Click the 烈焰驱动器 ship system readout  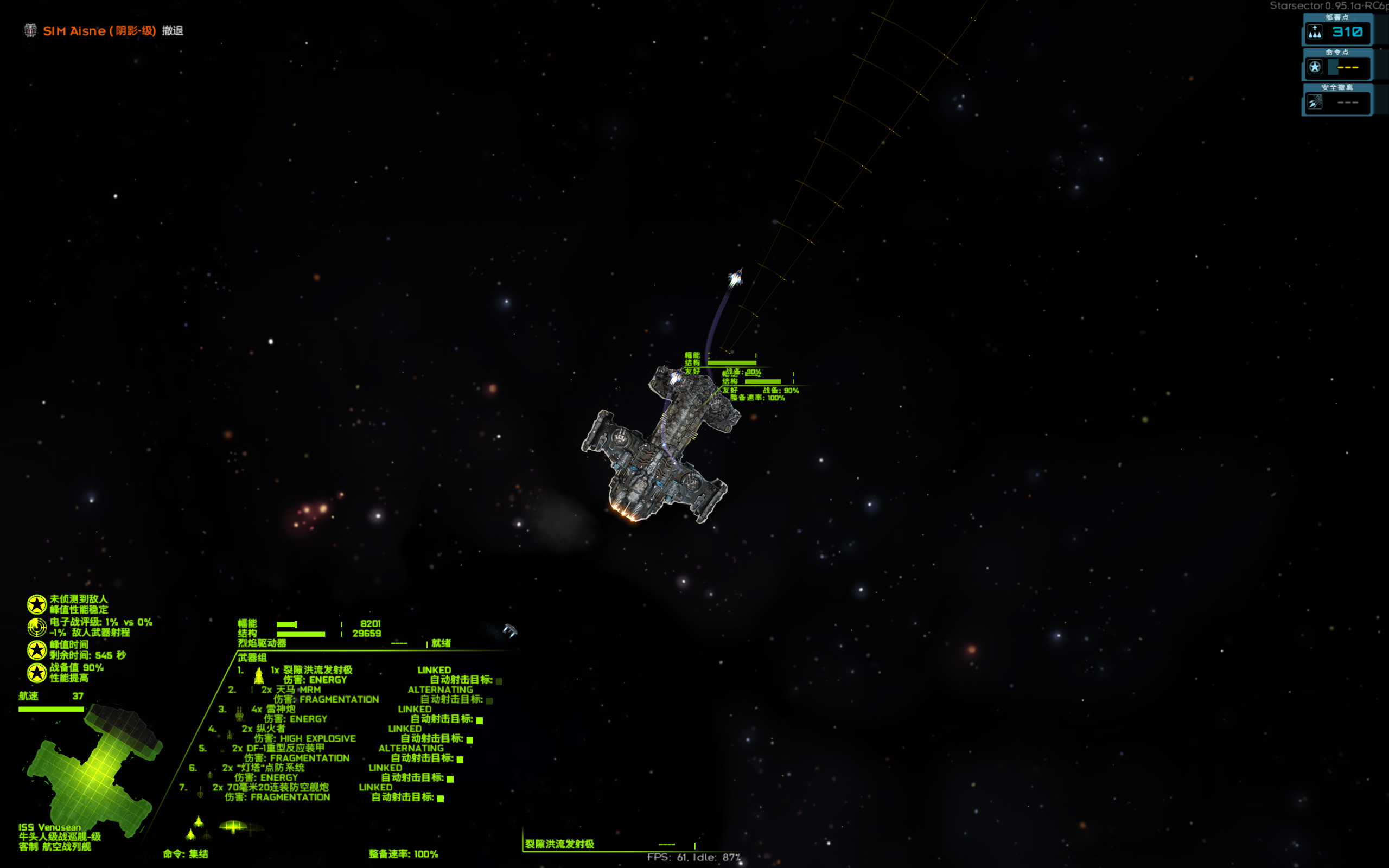pos(262,643)
